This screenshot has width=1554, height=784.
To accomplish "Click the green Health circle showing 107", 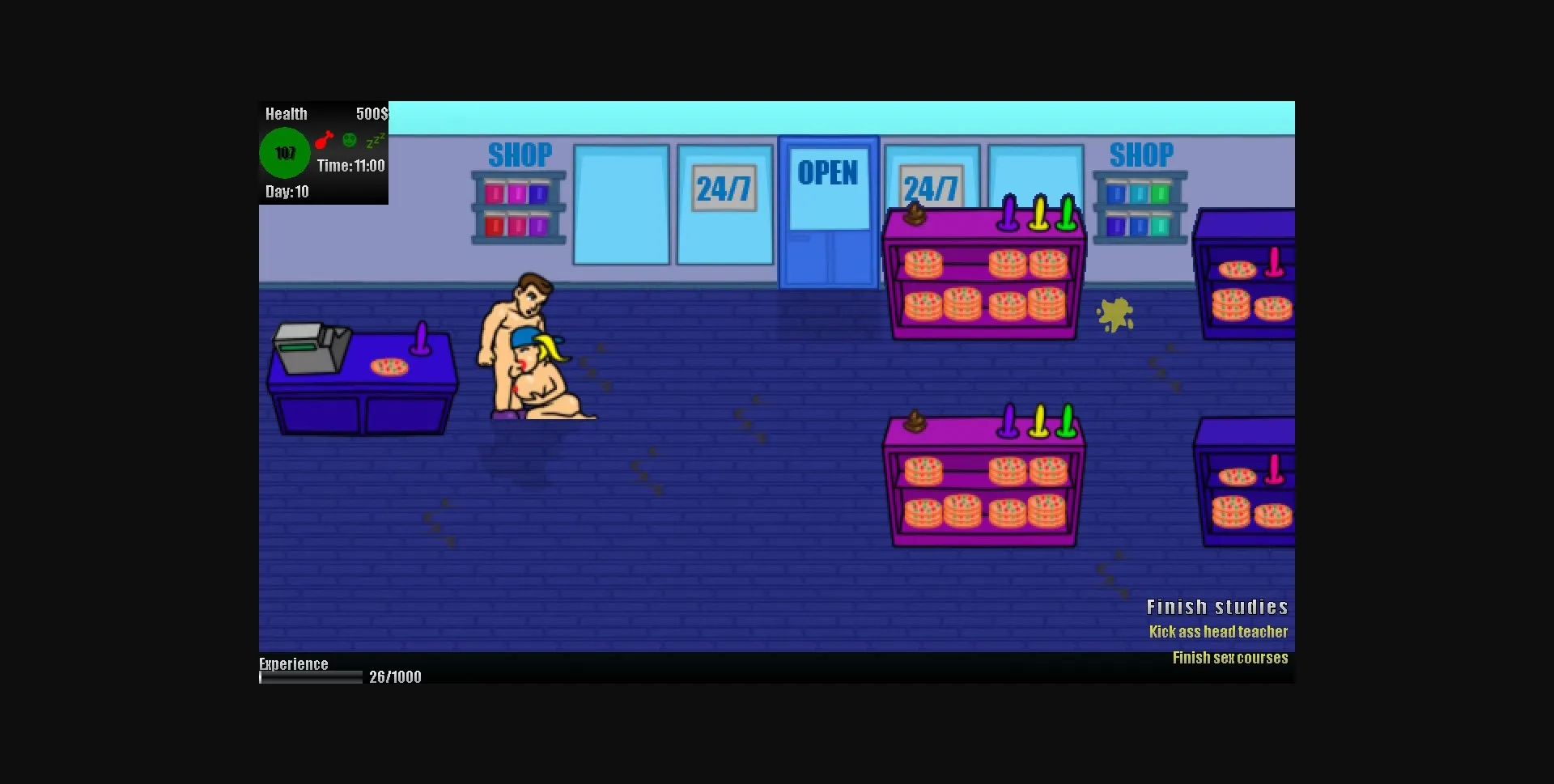I will (285, 152).
